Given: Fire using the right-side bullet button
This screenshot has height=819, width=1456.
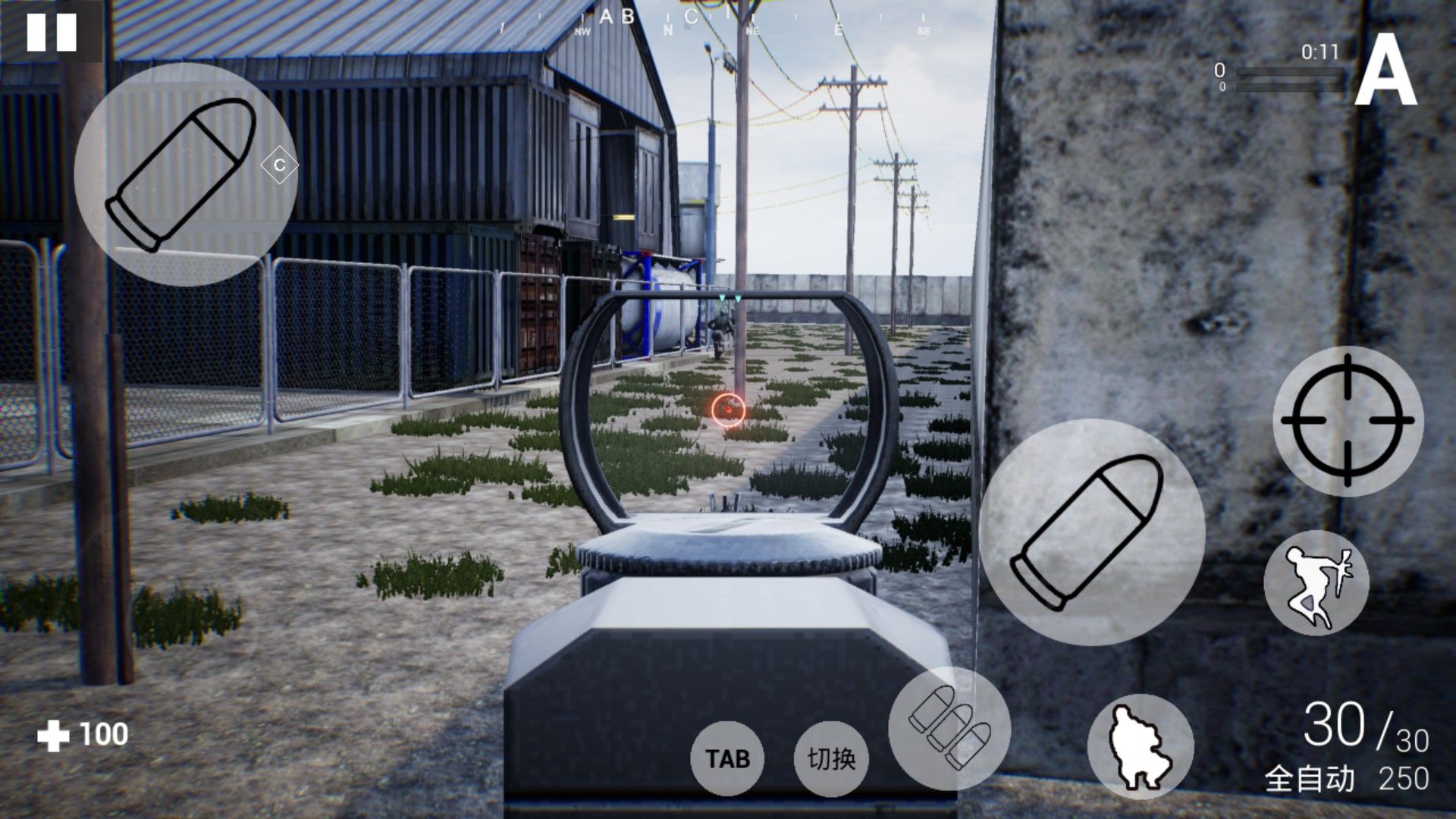Looking at the screenshot, I should point(1091,532).
